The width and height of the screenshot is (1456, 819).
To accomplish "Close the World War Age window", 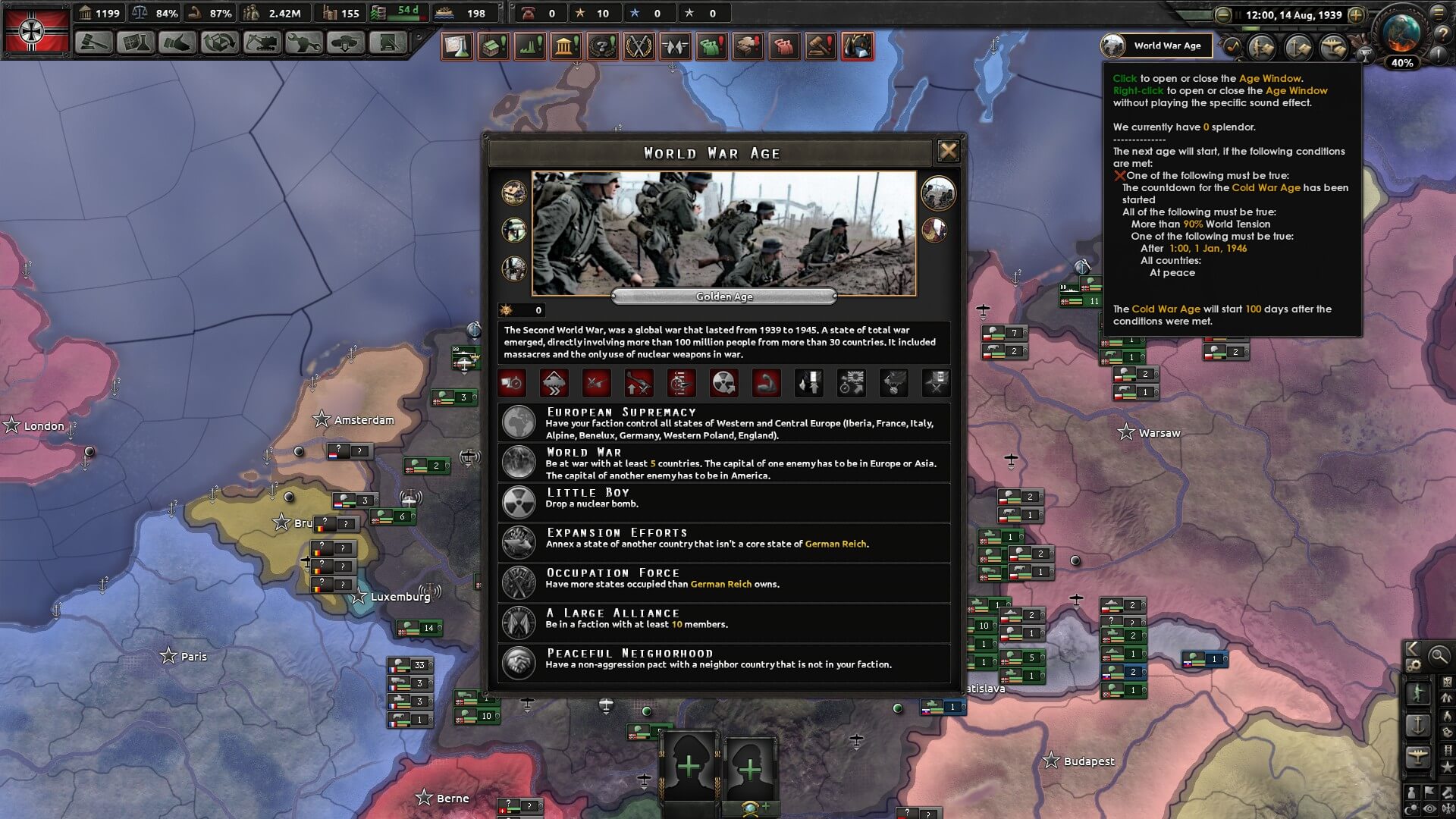I will (x=948, y=151).
